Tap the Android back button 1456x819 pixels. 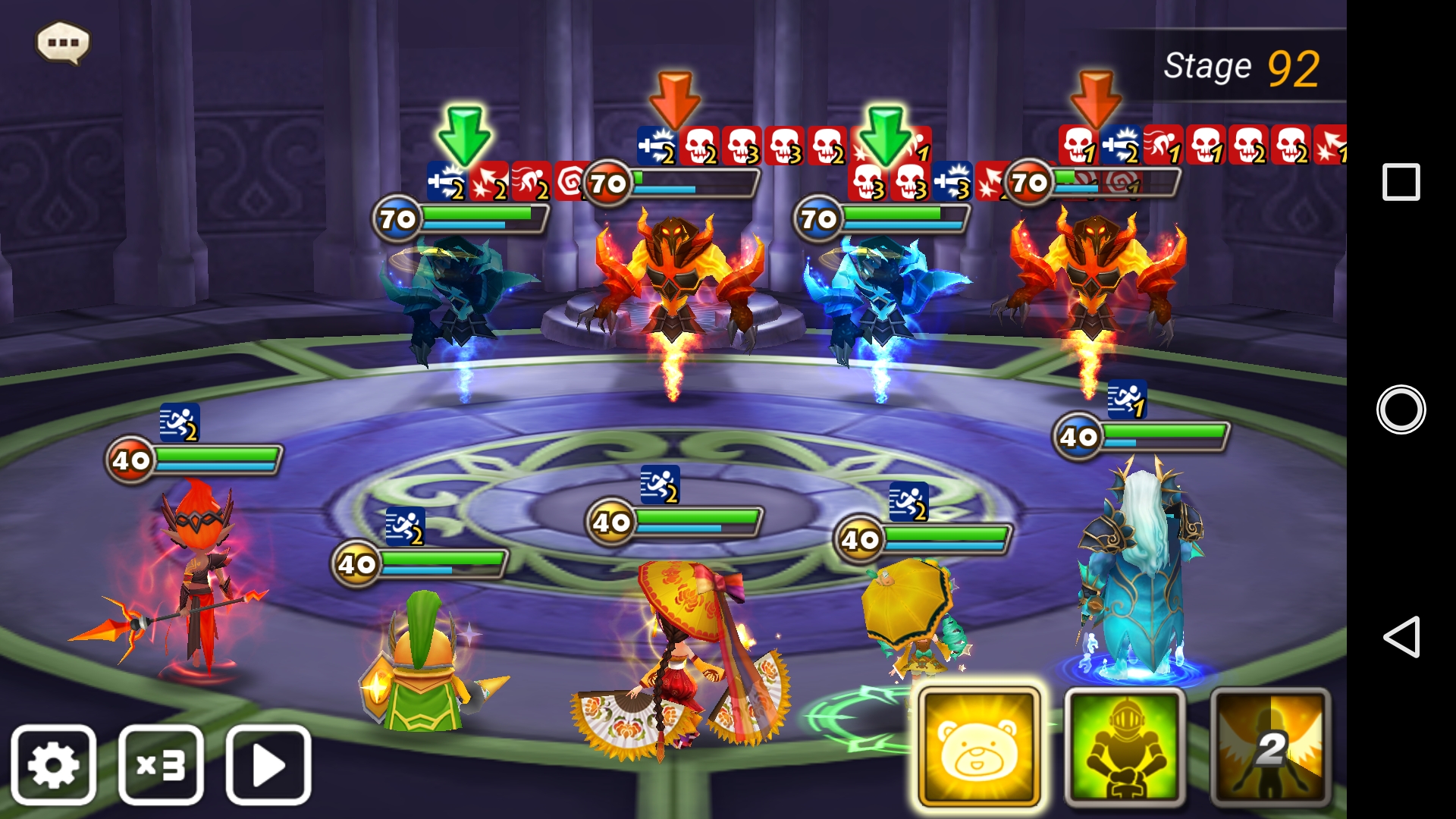[x=1401, y=636]
